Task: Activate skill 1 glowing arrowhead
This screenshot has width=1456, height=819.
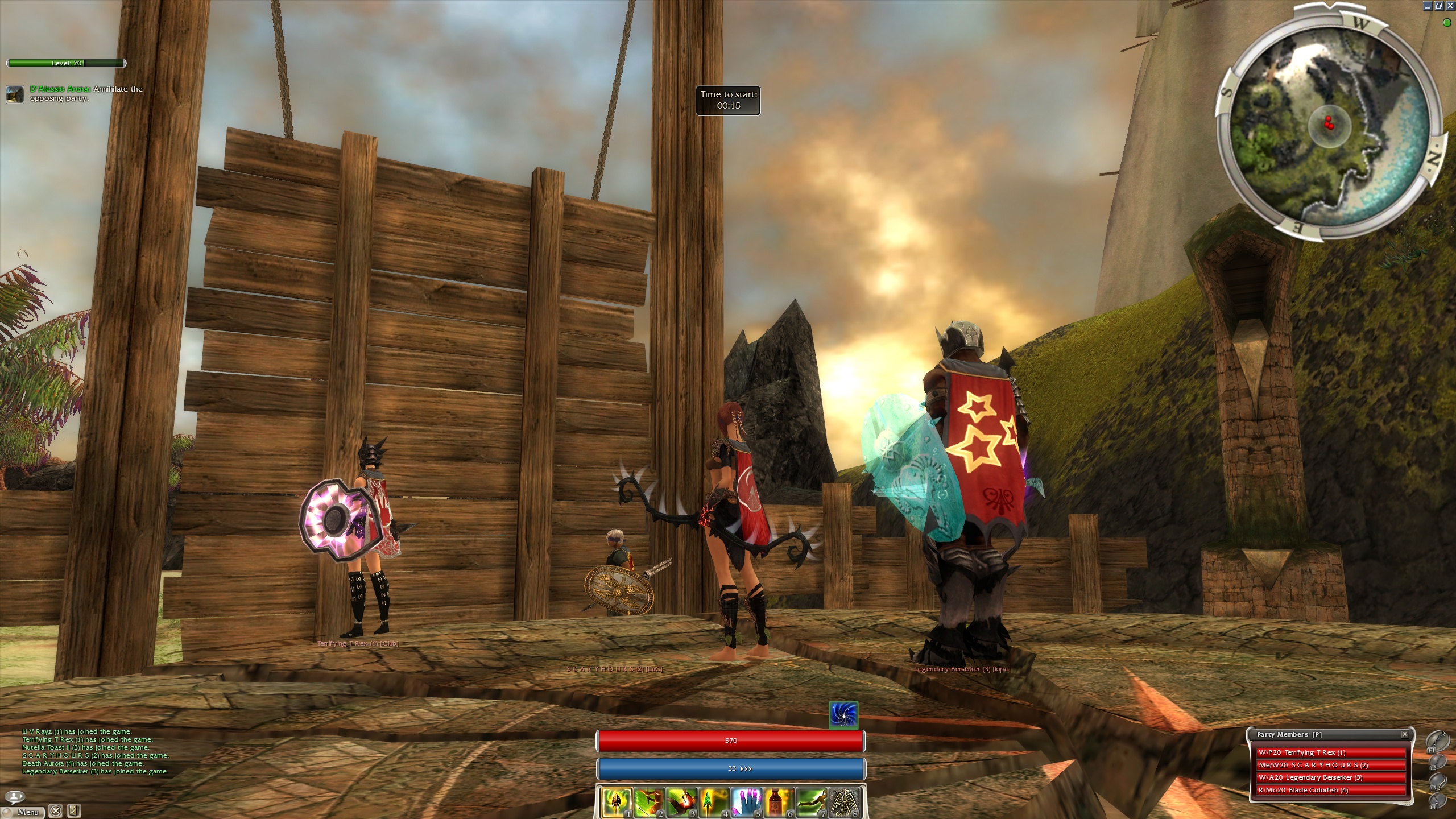Action: click(616, 802)
